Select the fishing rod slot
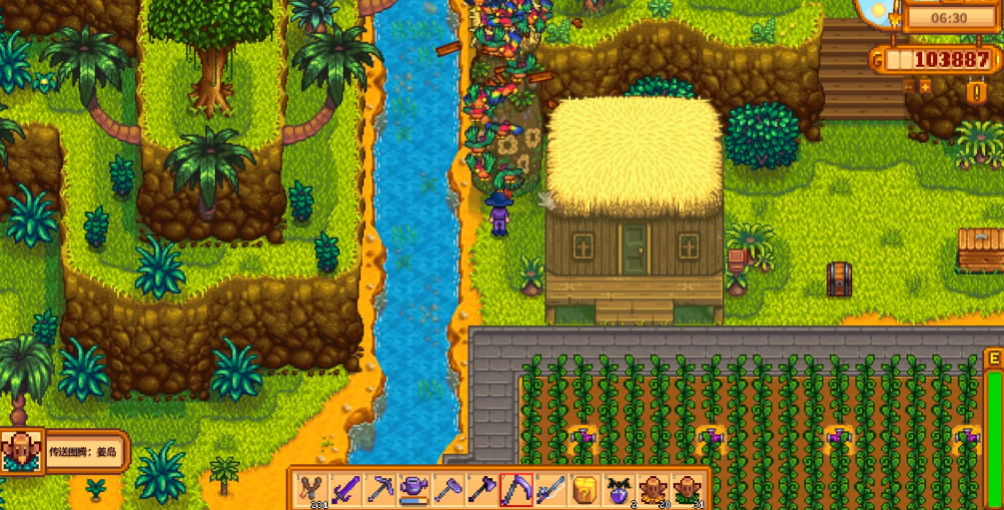The width and height of the screenshot is (1004, 510). pos(551,489)
